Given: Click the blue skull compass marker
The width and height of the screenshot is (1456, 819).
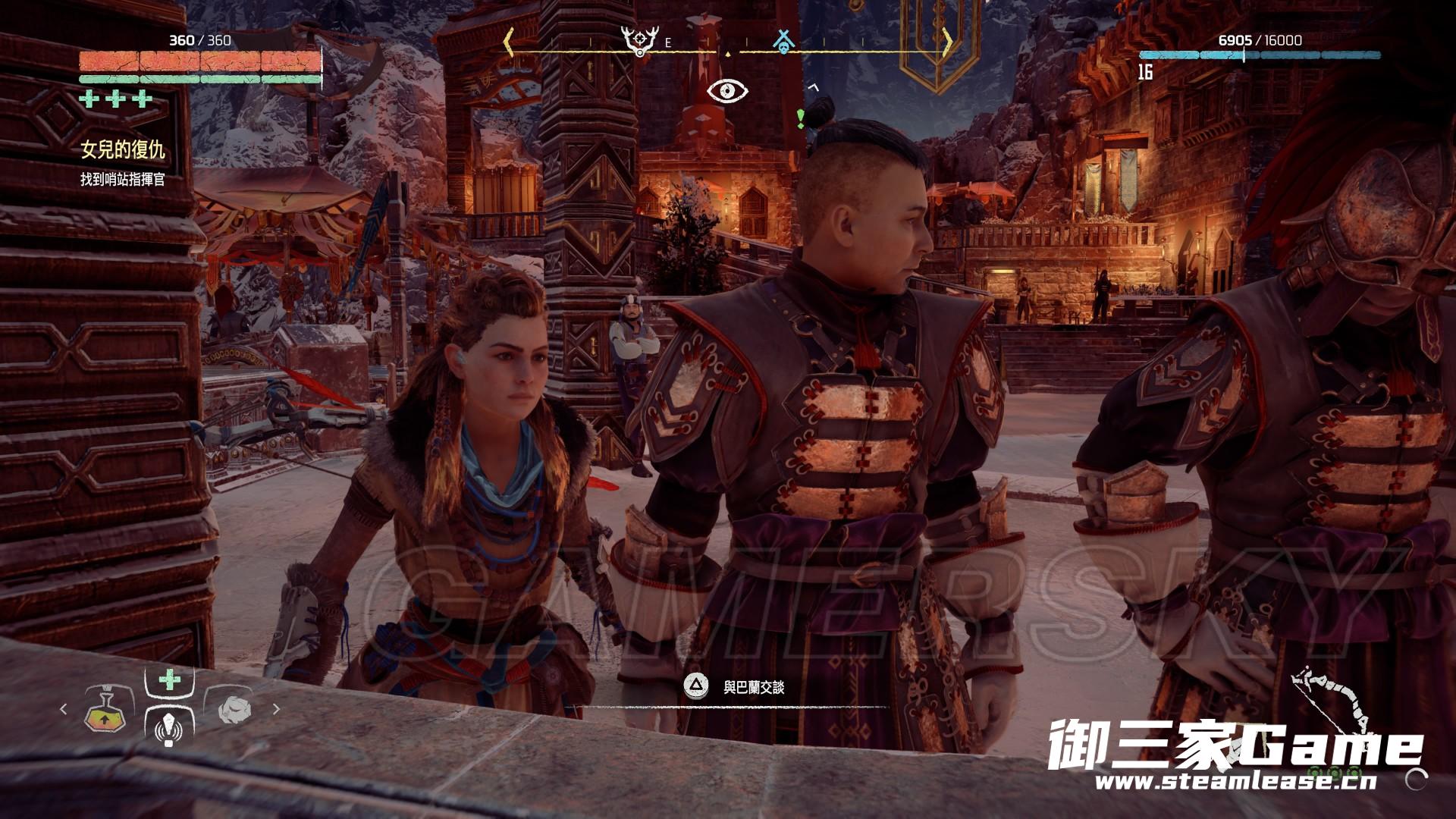Looking at the screenshot, I should [x=783, y=41].
